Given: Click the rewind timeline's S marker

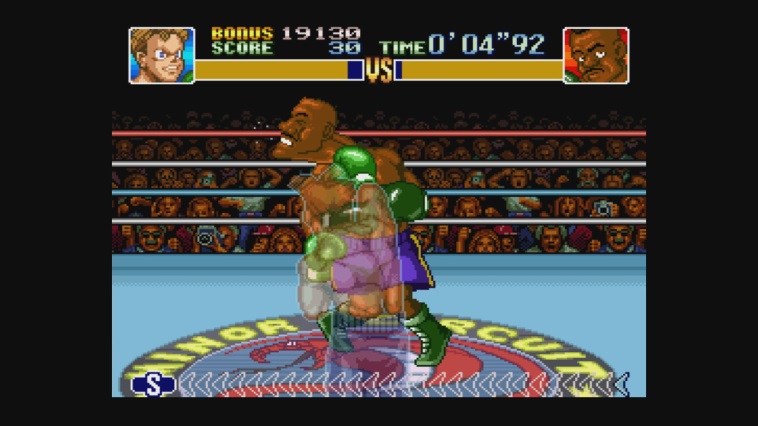Looking at the screenshot, I should pyautogui.click(x=153, y=385).
